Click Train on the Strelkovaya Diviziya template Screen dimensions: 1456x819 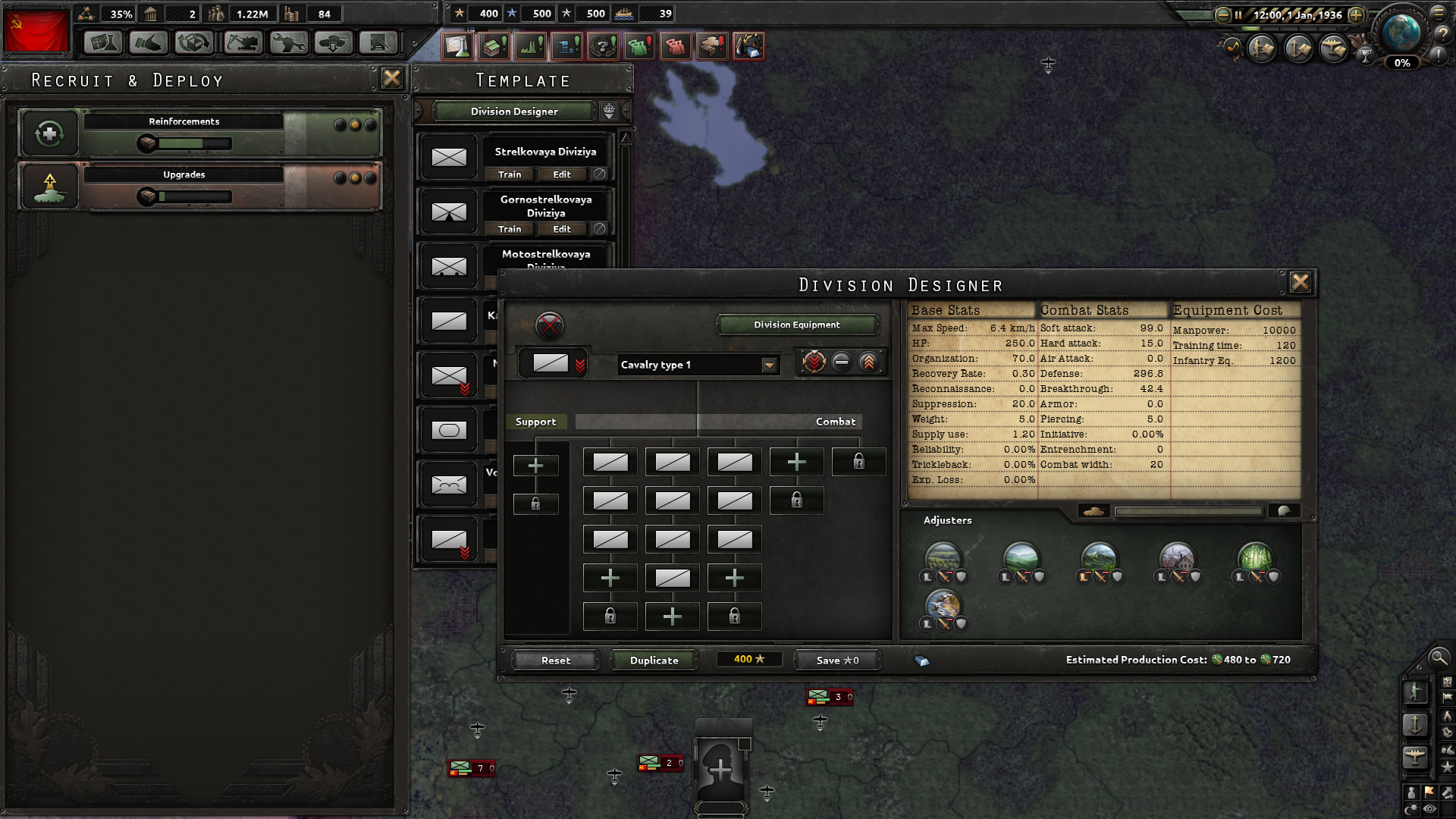point(508,174)
